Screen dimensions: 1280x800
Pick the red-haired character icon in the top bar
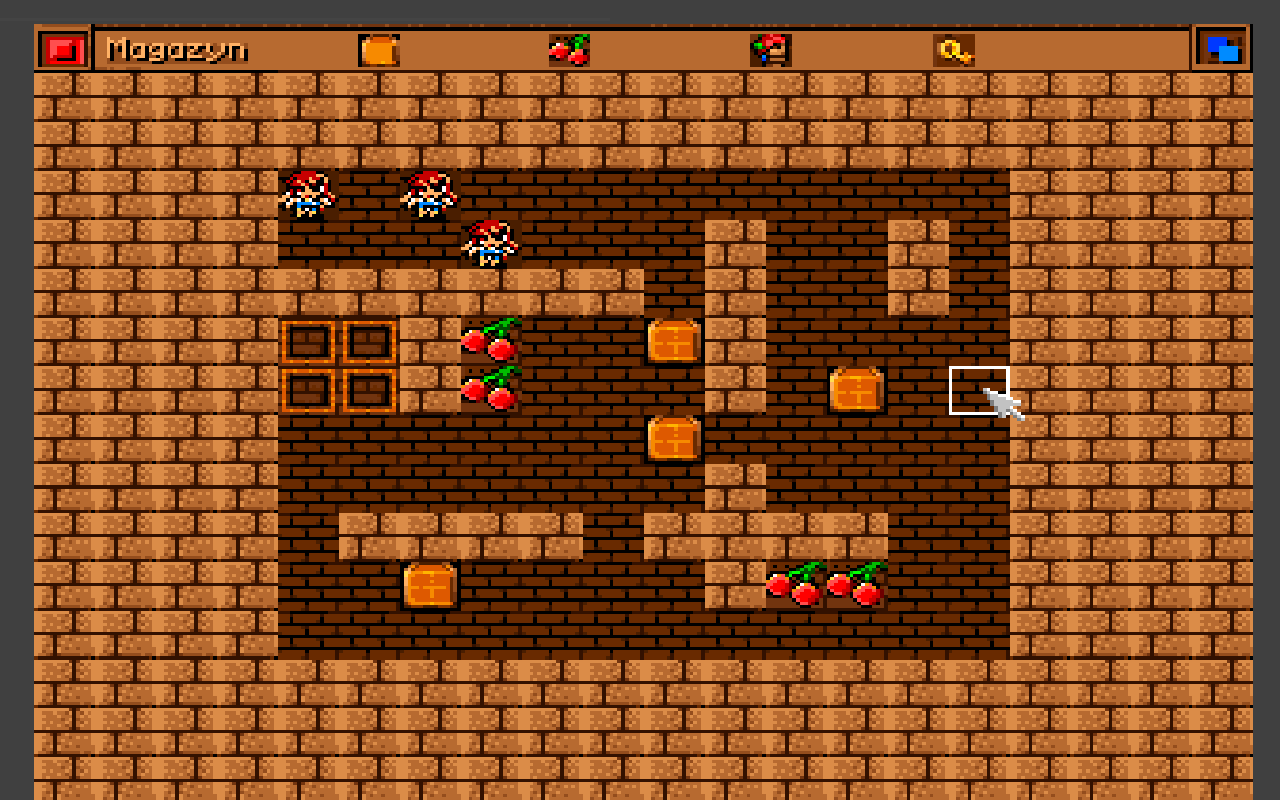pos(770,50)
